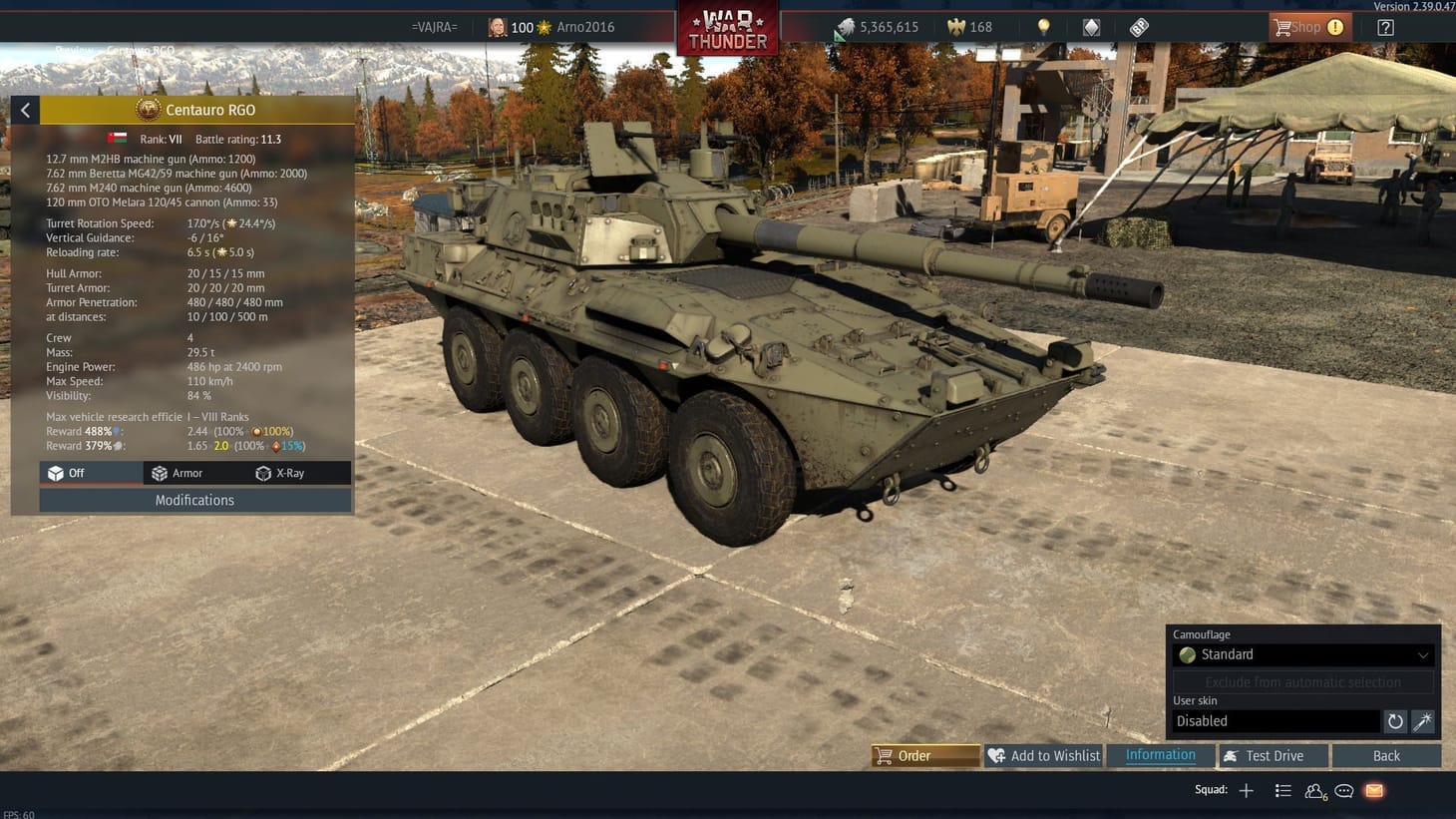This screenshot has height=819, width=1456.
Task: Open the chat bubble icon
Action: click(x=1343, y=790)
